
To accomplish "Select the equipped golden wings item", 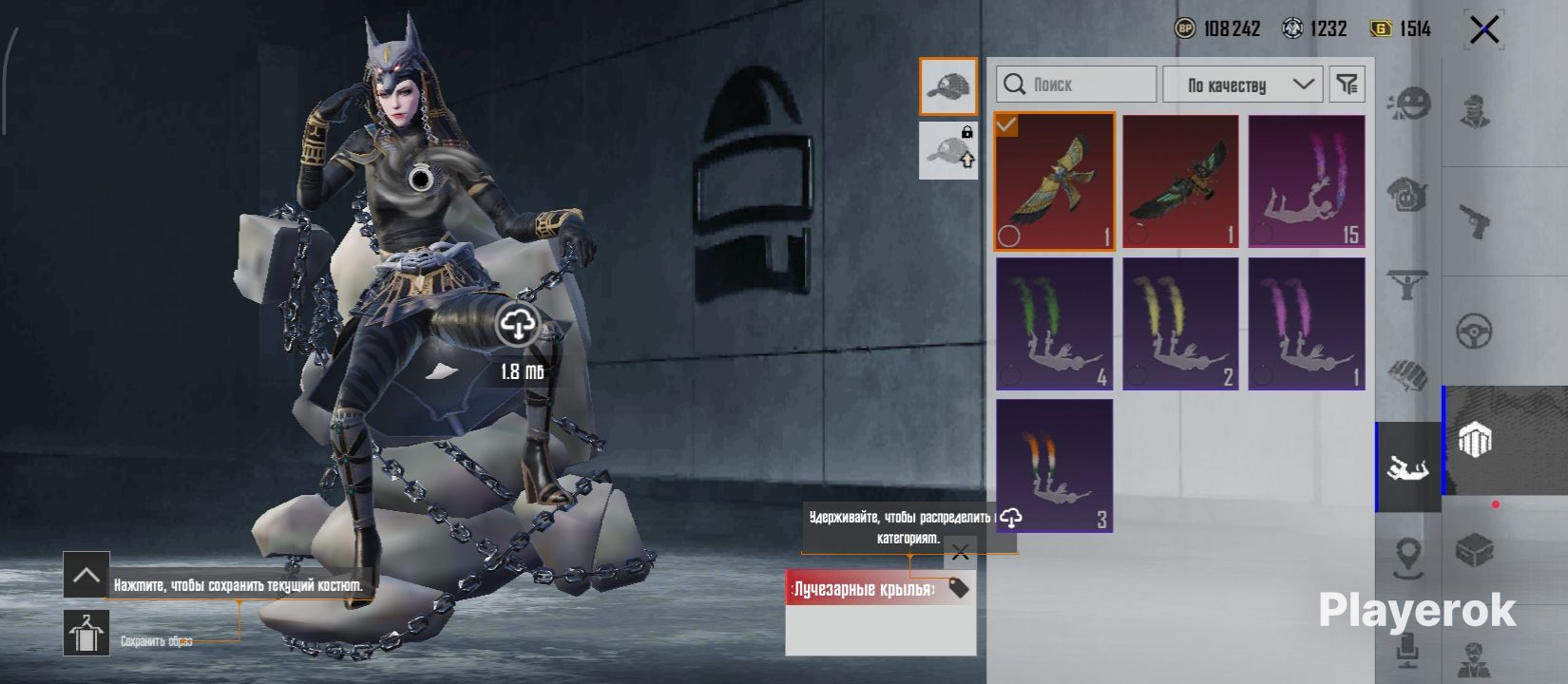I will tap(1054, 181).
